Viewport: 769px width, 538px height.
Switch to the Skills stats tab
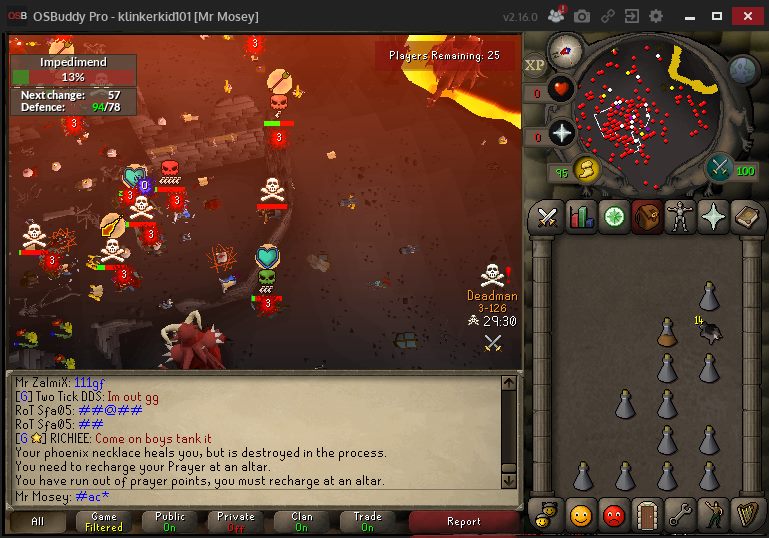coord(581,217)
